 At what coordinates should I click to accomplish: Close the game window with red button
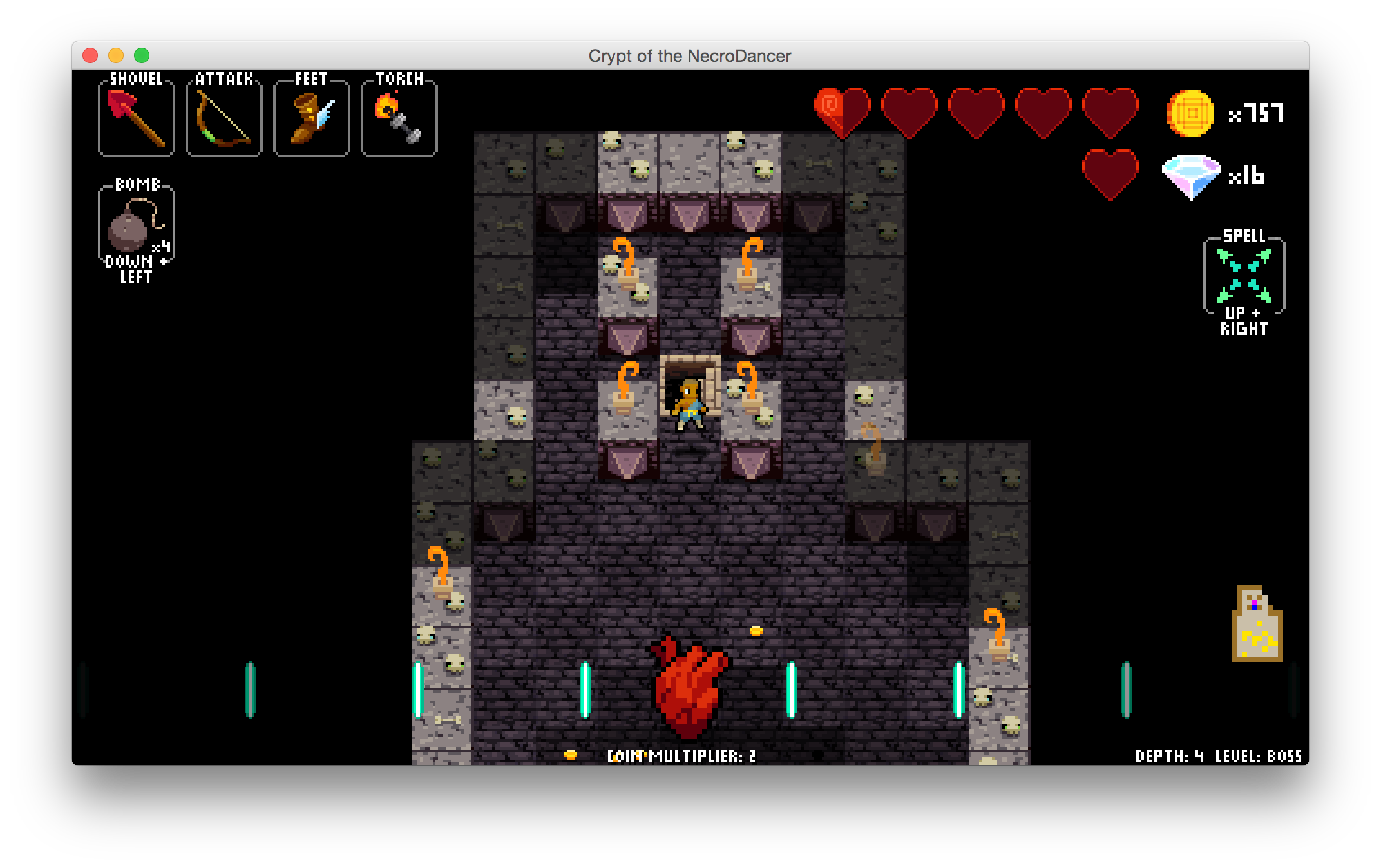tap(90, 56)
